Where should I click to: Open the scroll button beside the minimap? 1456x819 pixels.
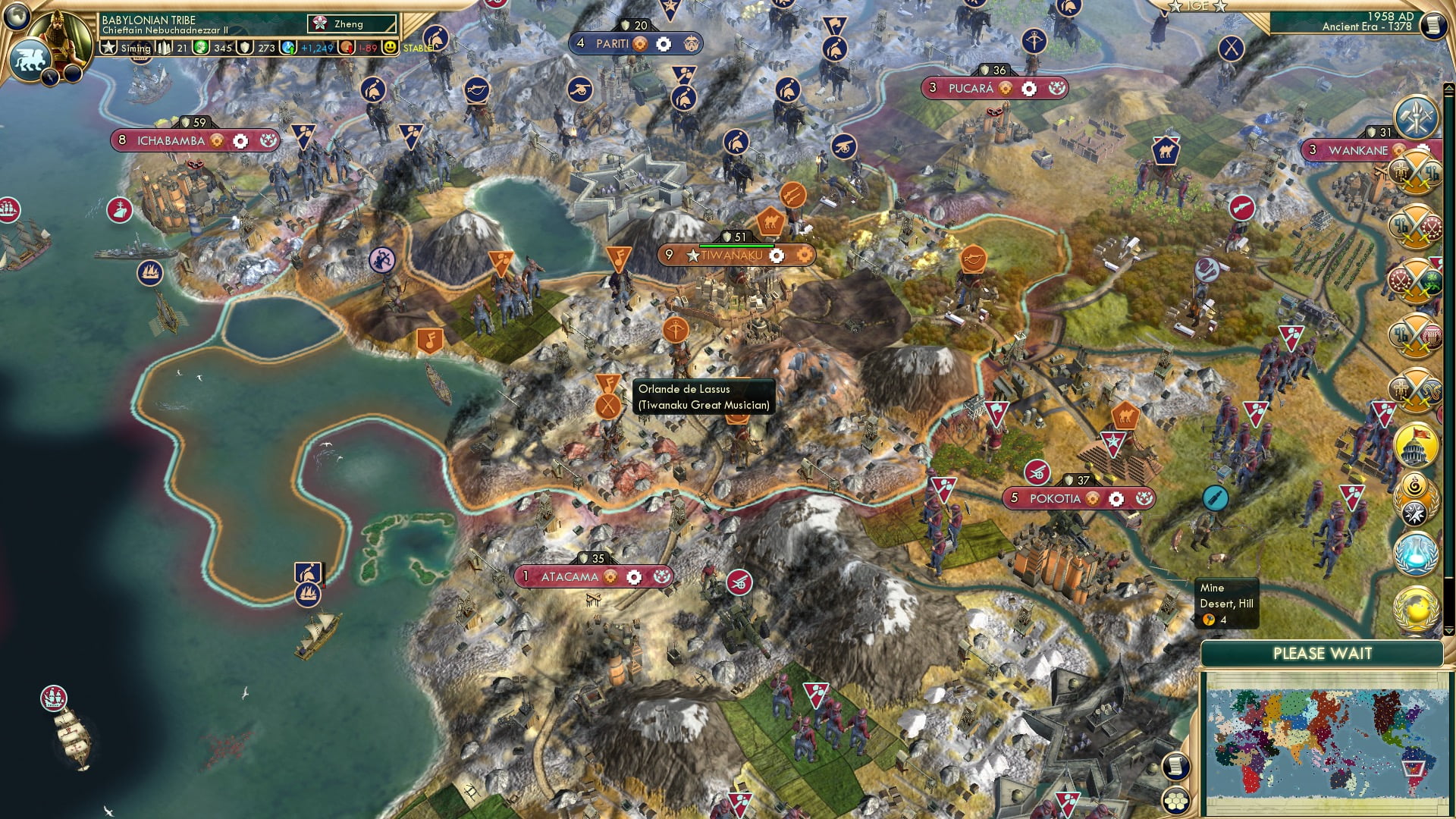coord(1175,766)
